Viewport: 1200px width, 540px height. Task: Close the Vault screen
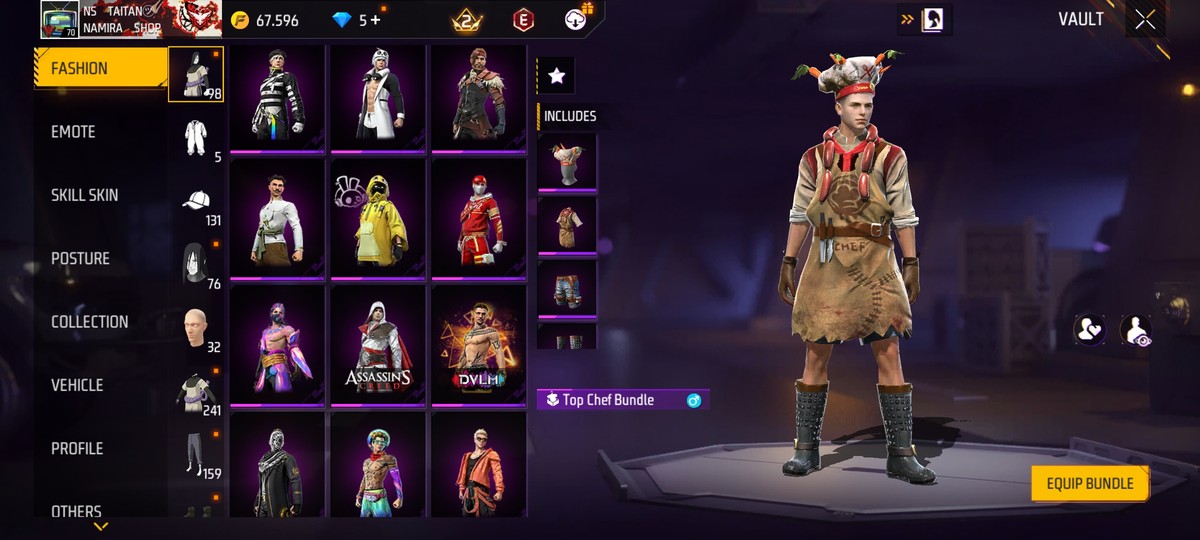pos(1145,20)
